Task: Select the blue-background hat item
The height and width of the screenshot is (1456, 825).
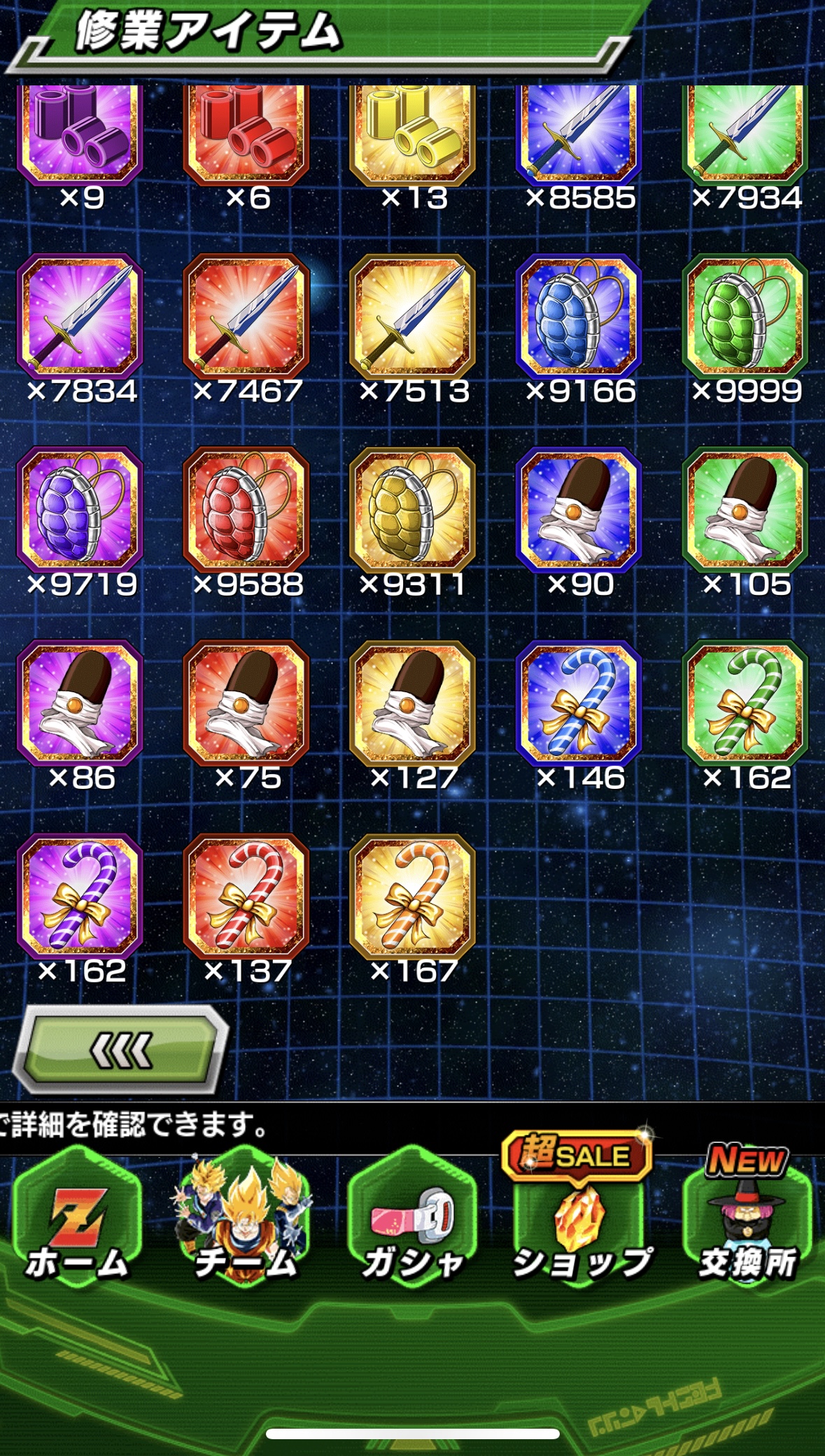Action: 579,510
